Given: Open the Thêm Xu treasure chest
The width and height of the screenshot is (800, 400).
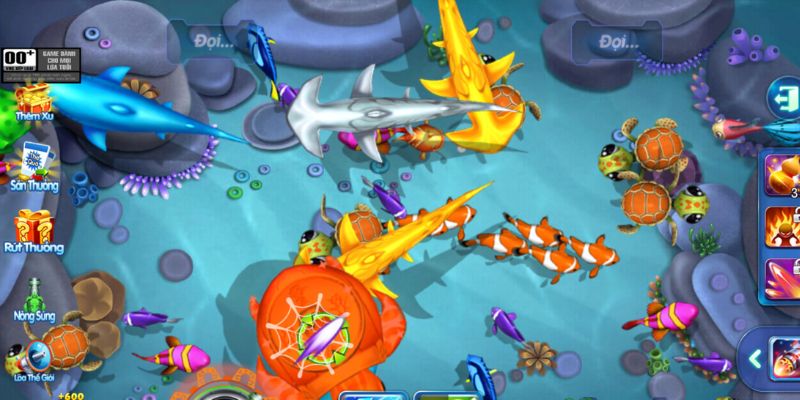Looking at the screenshot, I should [33, 102].
